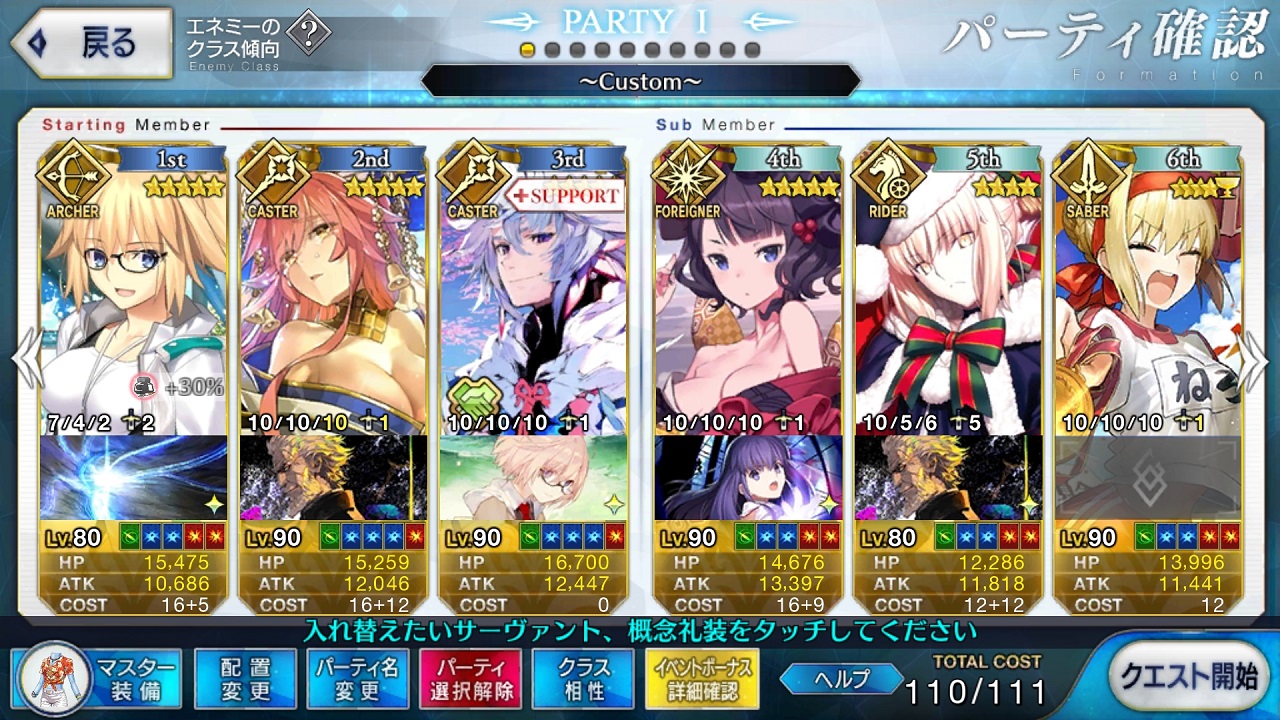Go back with the 戻る button
Screen dimensions: 1280x720
pos(90,43)
